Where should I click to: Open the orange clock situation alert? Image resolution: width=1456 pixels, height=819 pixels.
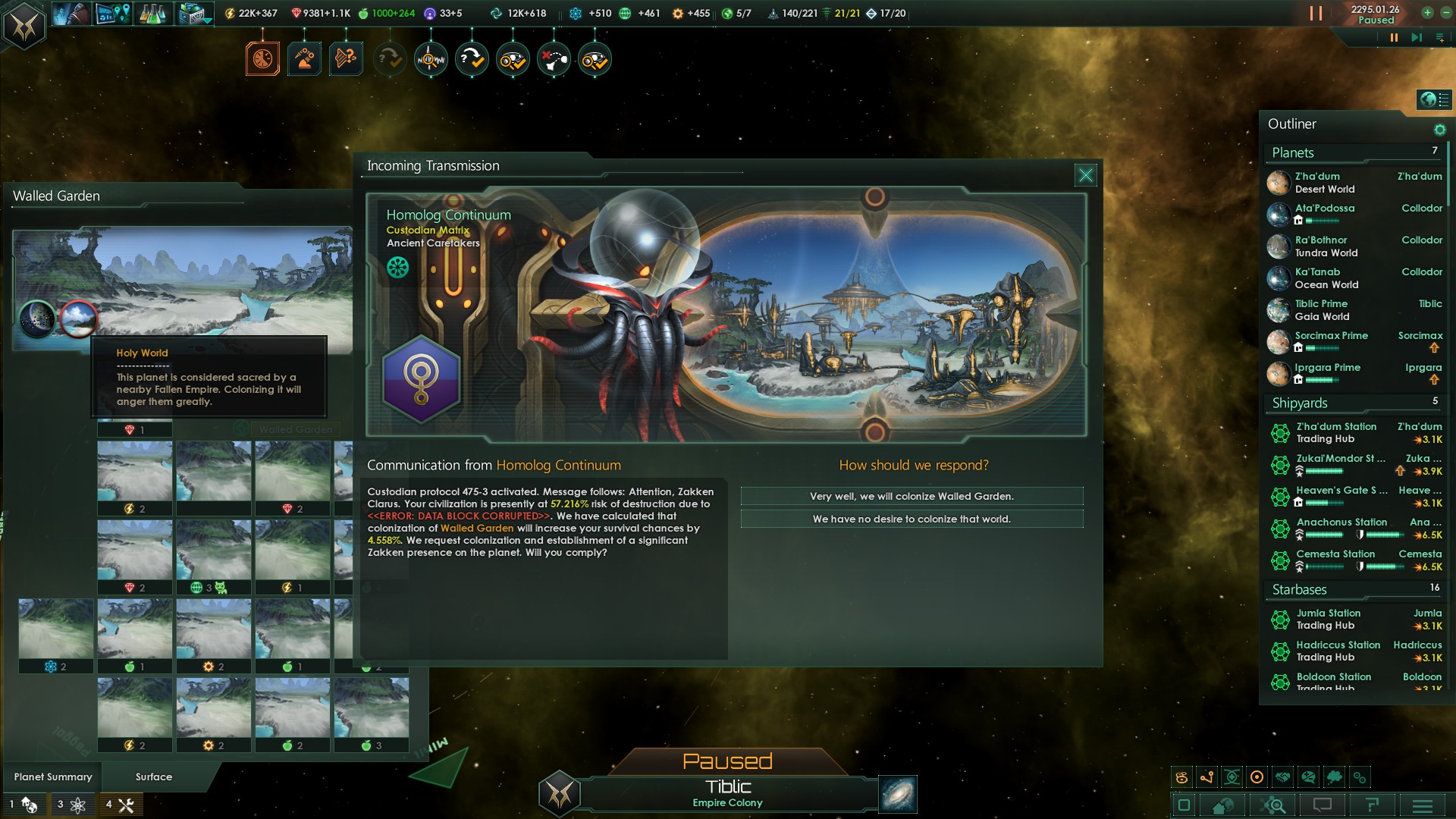(262, 59)
